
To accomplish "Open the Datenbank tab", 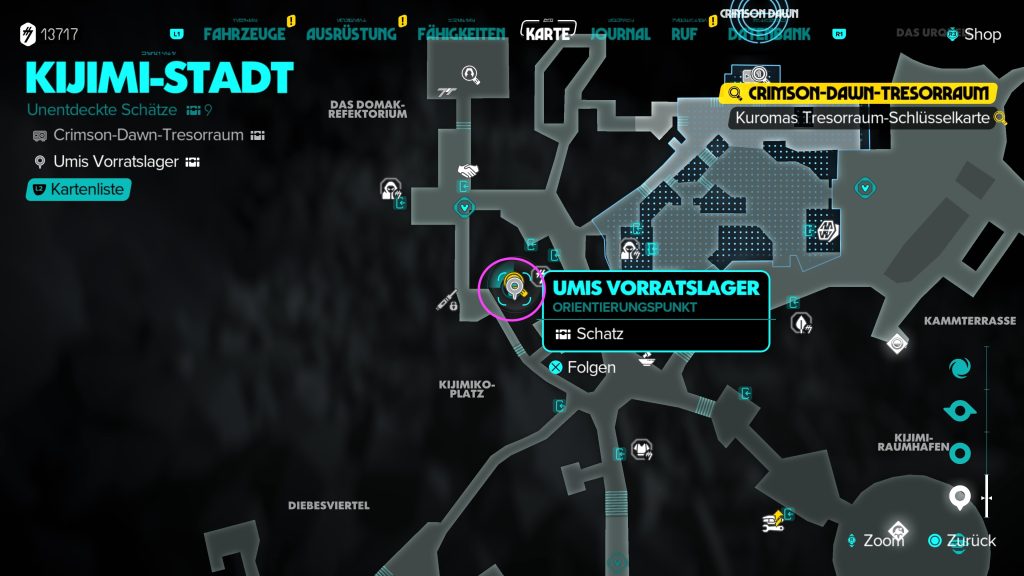I will click(x=769, y=34).
